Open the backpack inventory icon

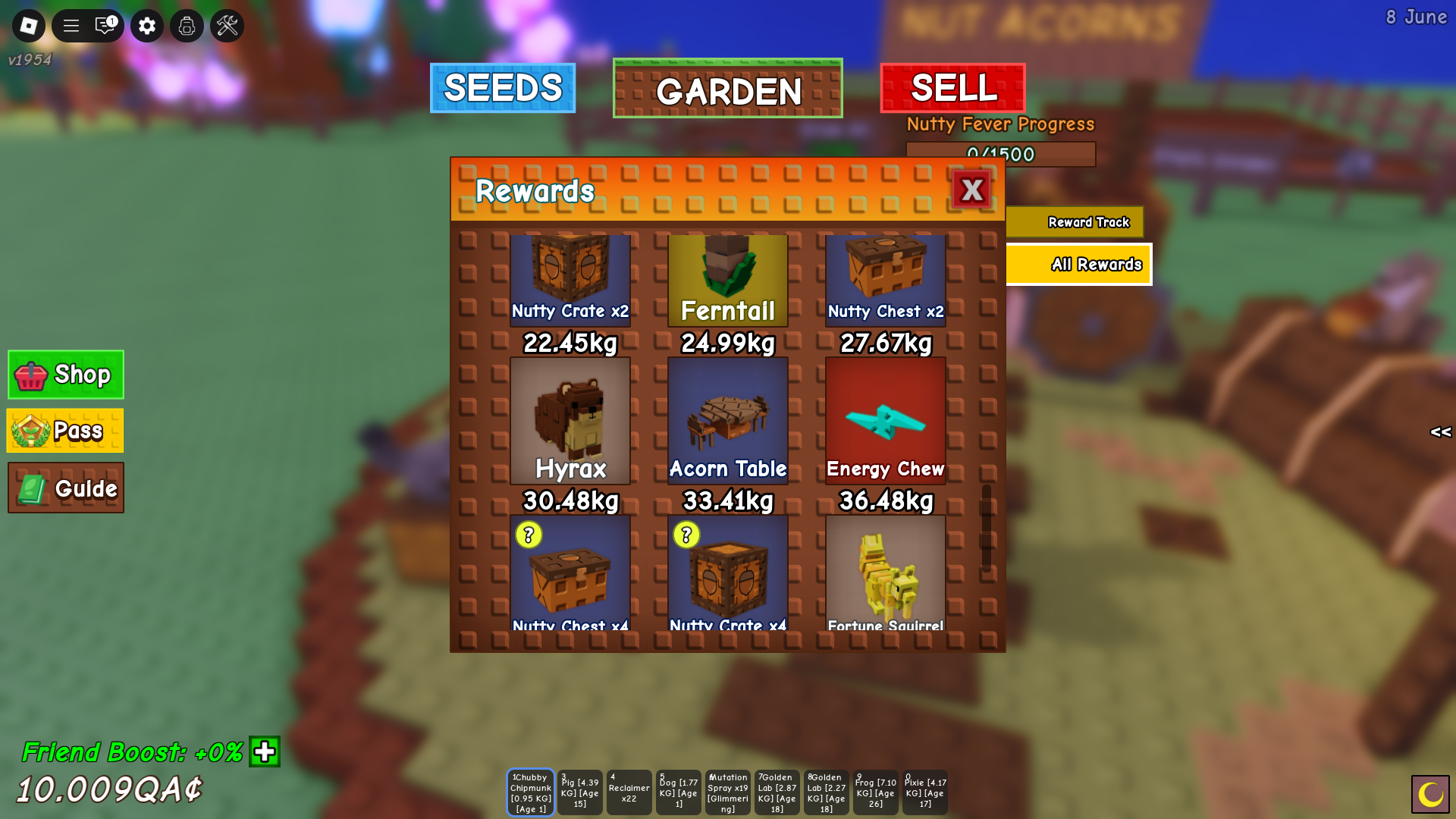187,26
